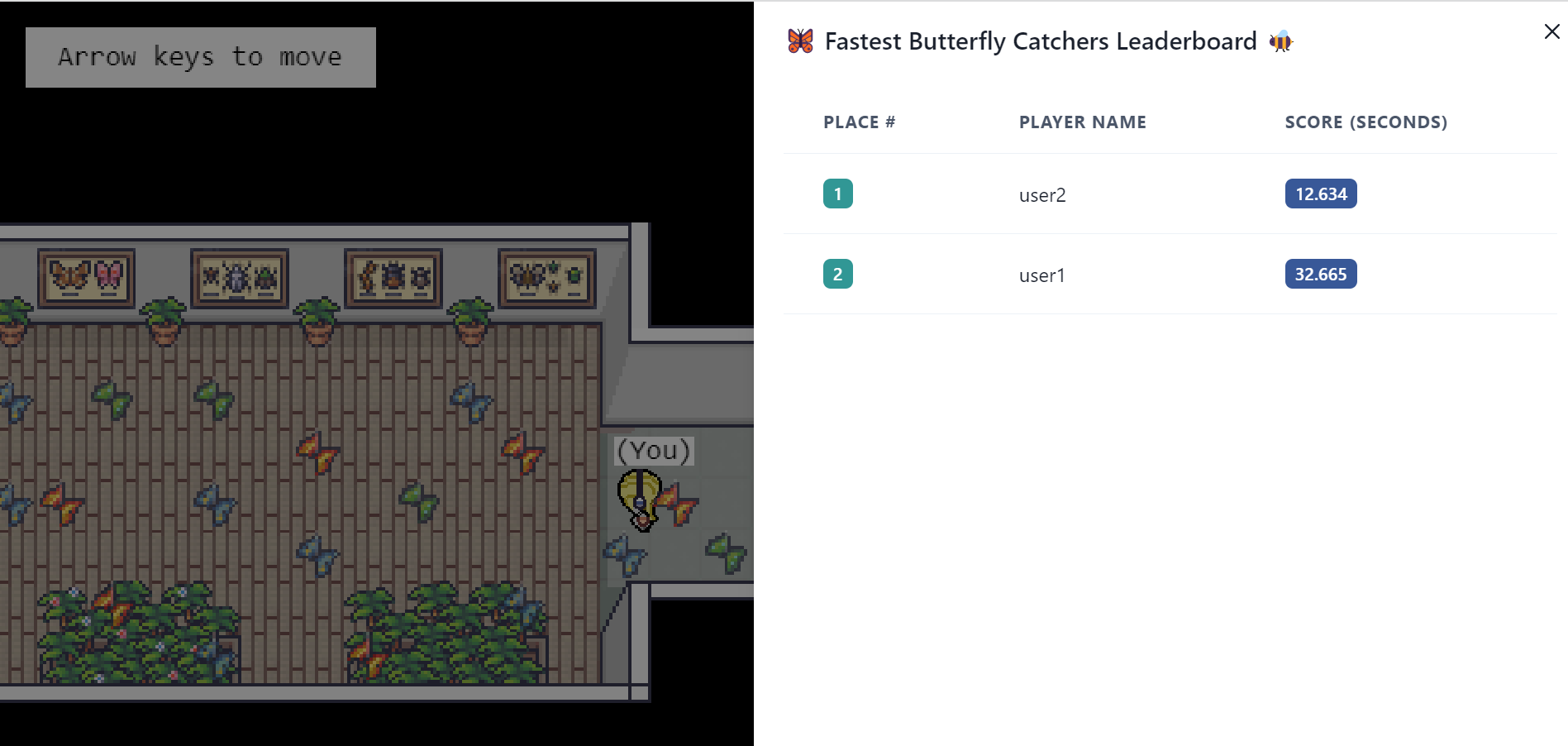Click the player name user2

pyautogui.click(x=1041, y=195)
